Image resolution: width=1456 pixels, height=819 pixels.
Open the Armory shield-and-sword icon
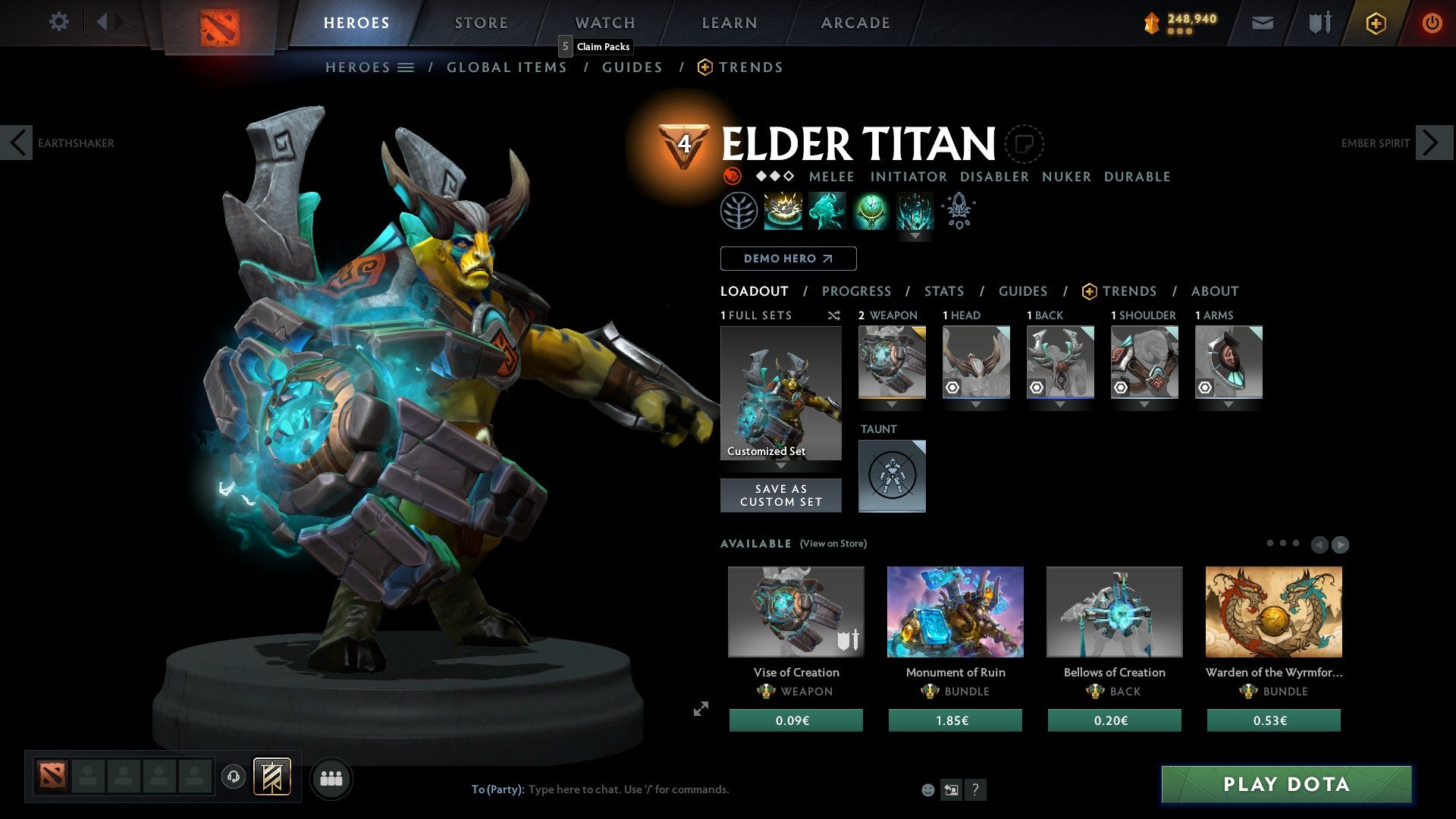coord(1318,23)
